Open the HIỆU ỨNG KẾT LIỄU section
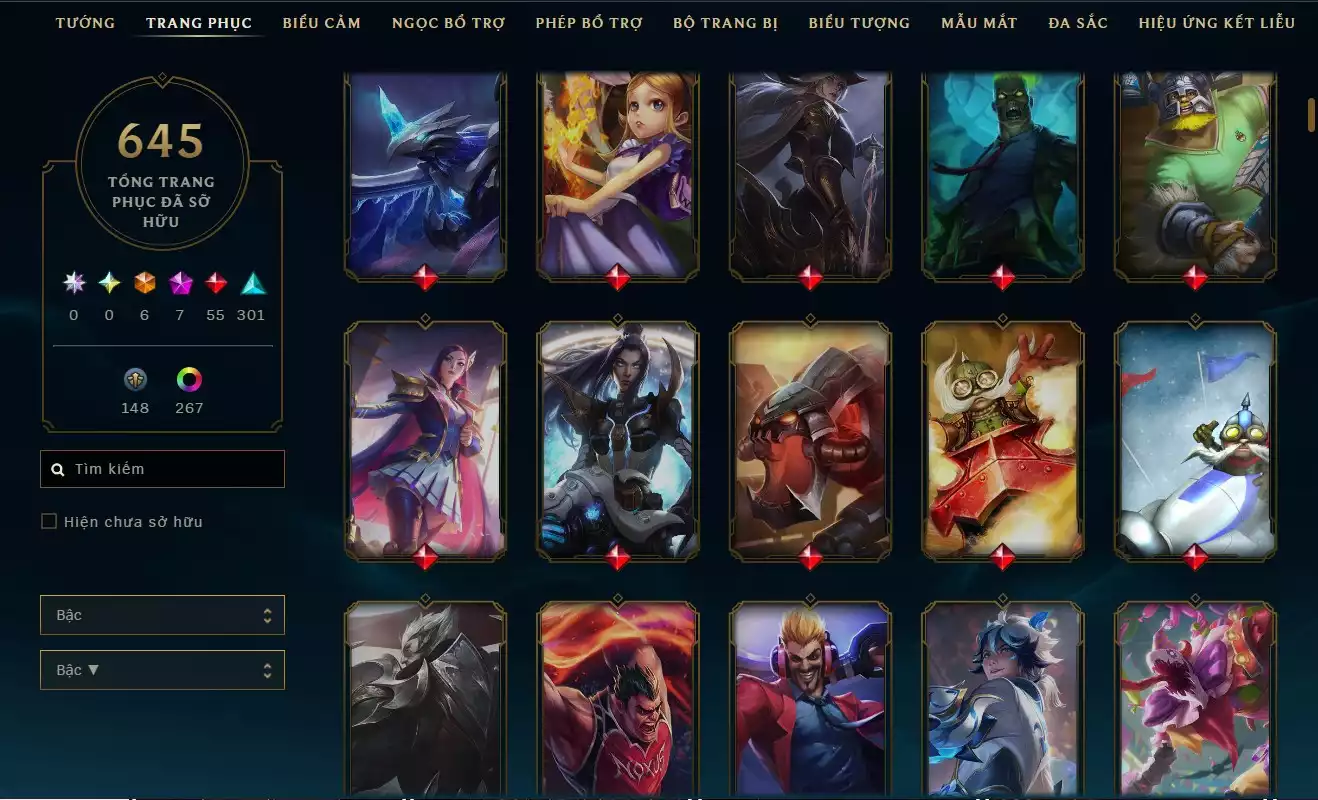Image resolution: width=1318 pixels, height=800 pixels. click(x=1218, y=22)
